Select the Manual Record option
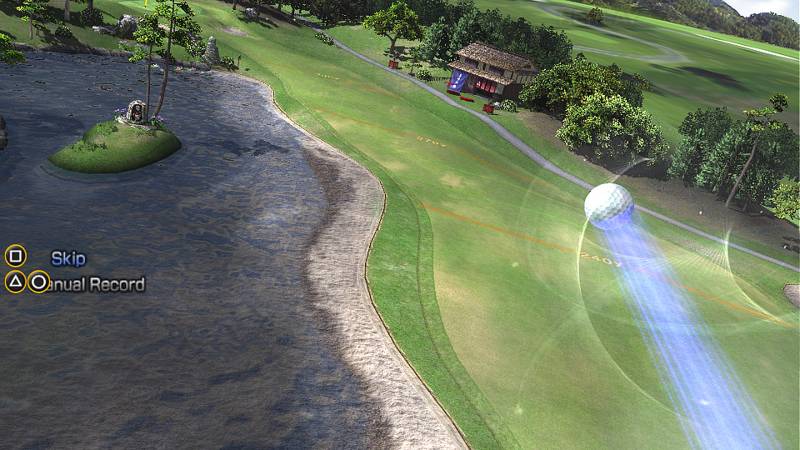The height and width of the screenshot is (450, 800). (97, 284)
